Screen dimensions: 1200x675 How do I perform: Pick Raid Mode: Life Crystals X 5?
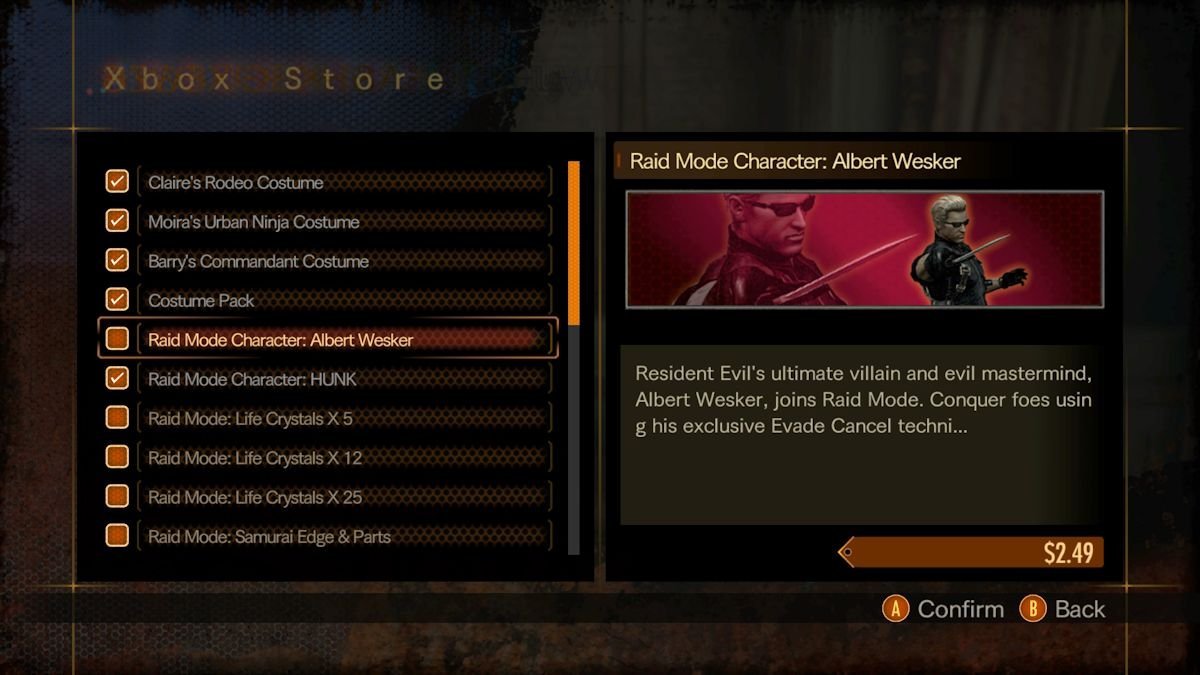[343, 418]
